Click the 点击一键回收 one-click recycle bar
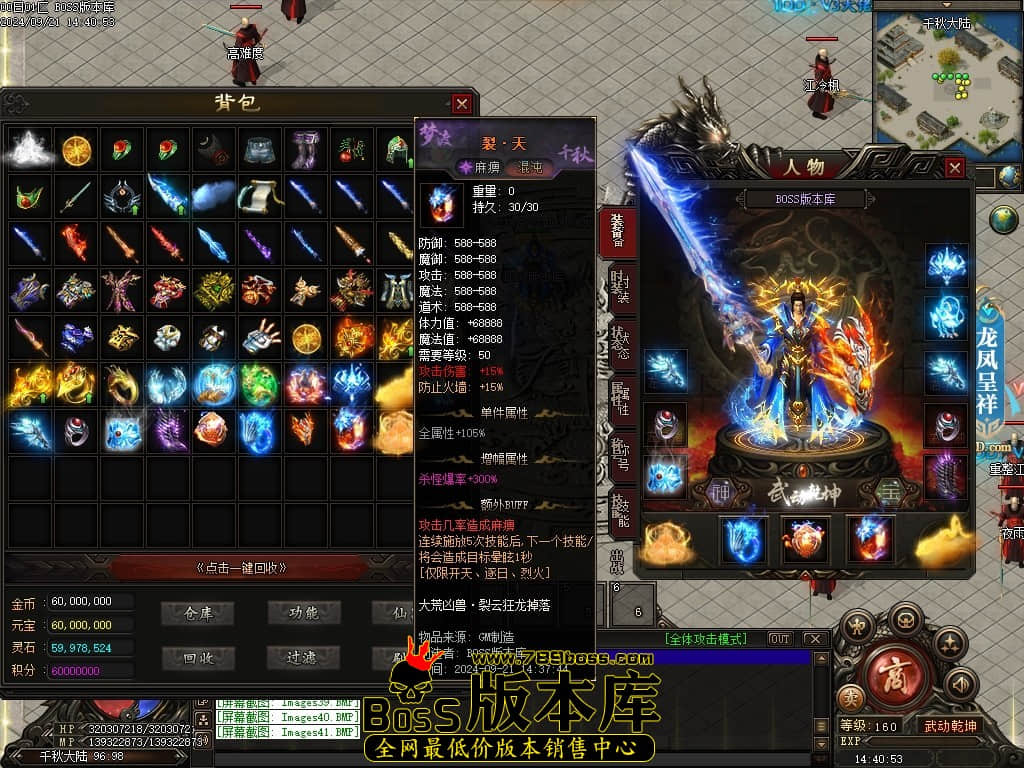The width and height of the screenshot is (1024, 768). click(242, 567)
